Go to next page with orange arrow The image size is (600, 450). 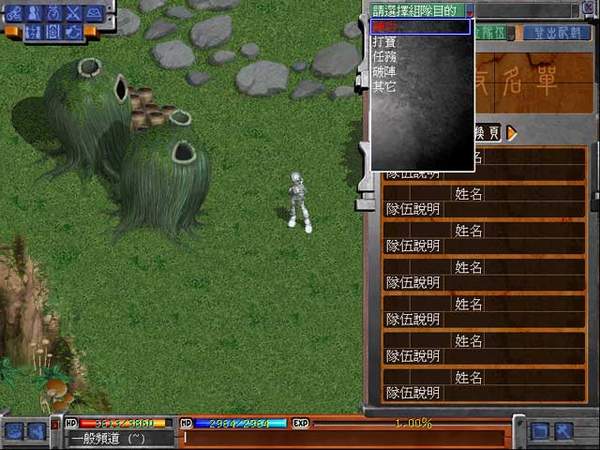tap(513, 133)
